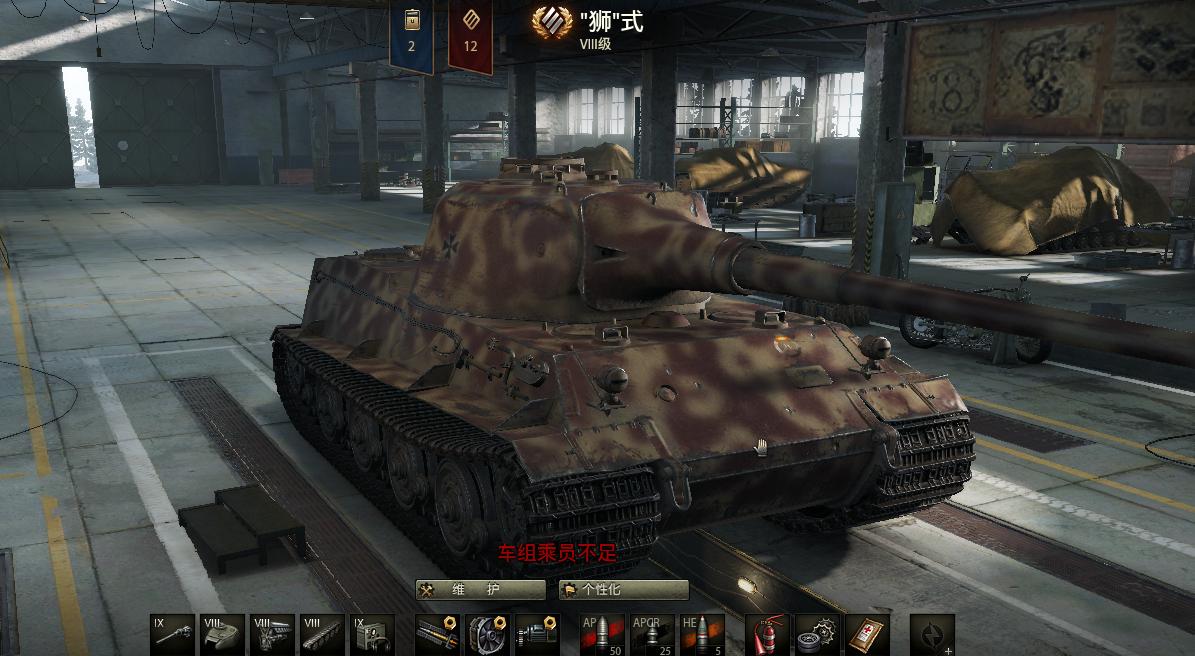Select the tier IX gun module slot

(x=173, y=635)
